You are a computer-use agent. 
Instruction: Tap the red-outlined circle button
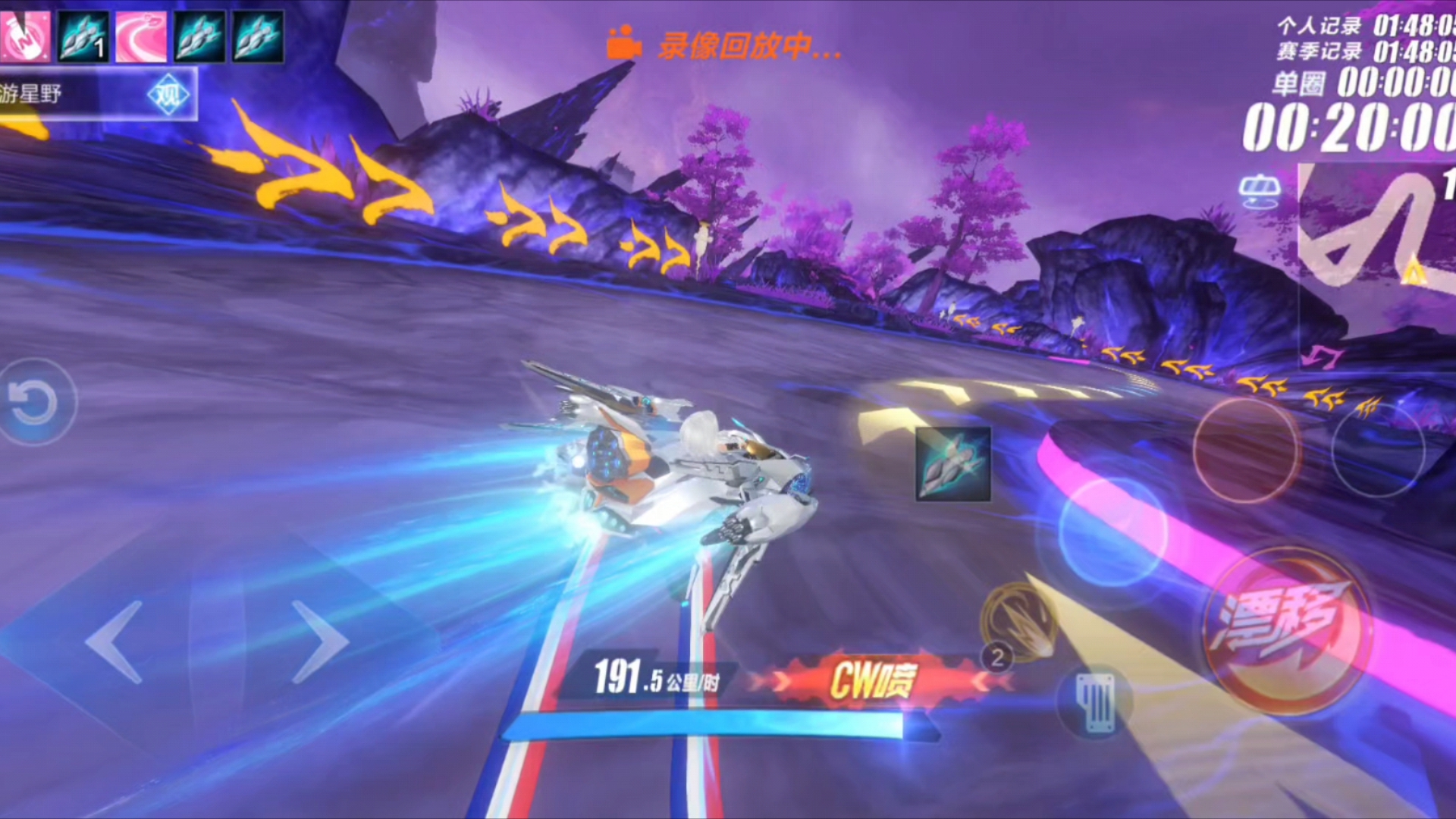[1245, 450]
